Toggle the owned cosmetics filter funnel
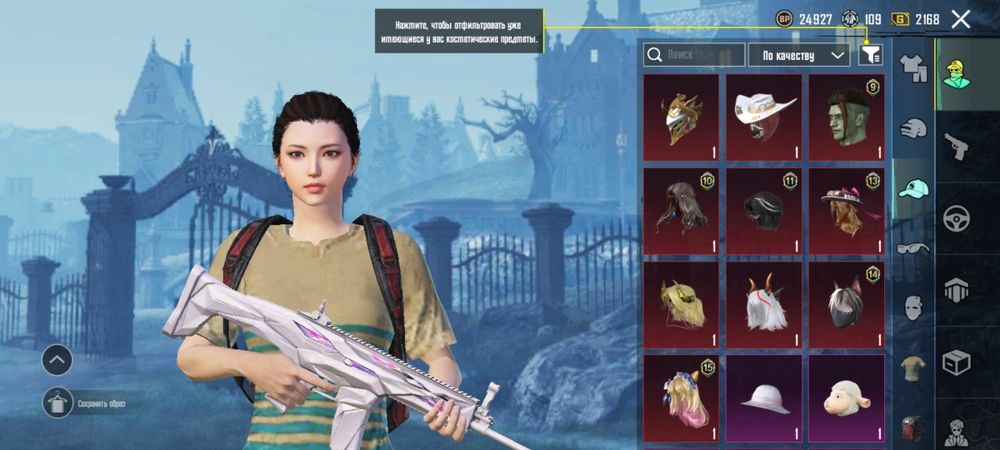 tap(871, 55)
